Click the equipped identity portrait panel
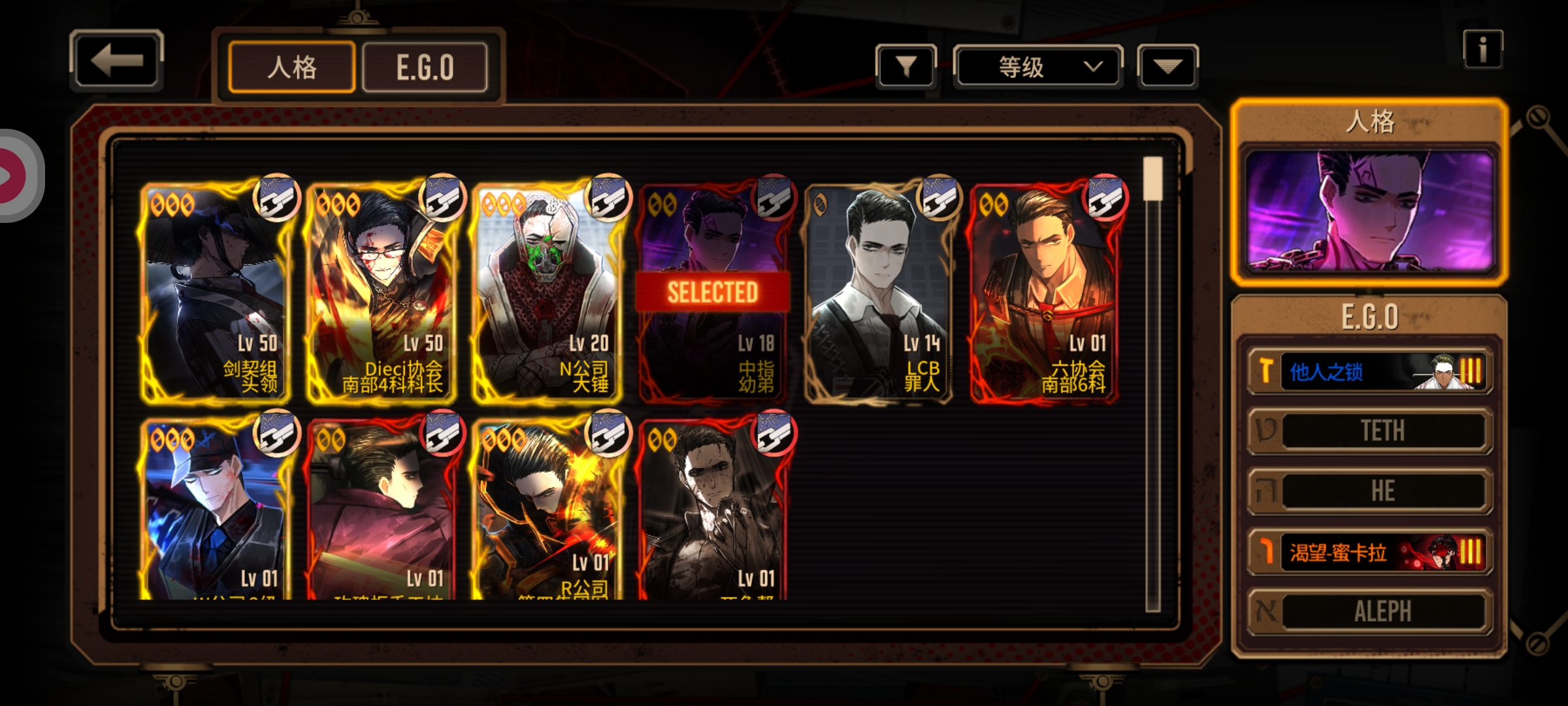This screenshot has width=1568, height=706. point(1370,209)
